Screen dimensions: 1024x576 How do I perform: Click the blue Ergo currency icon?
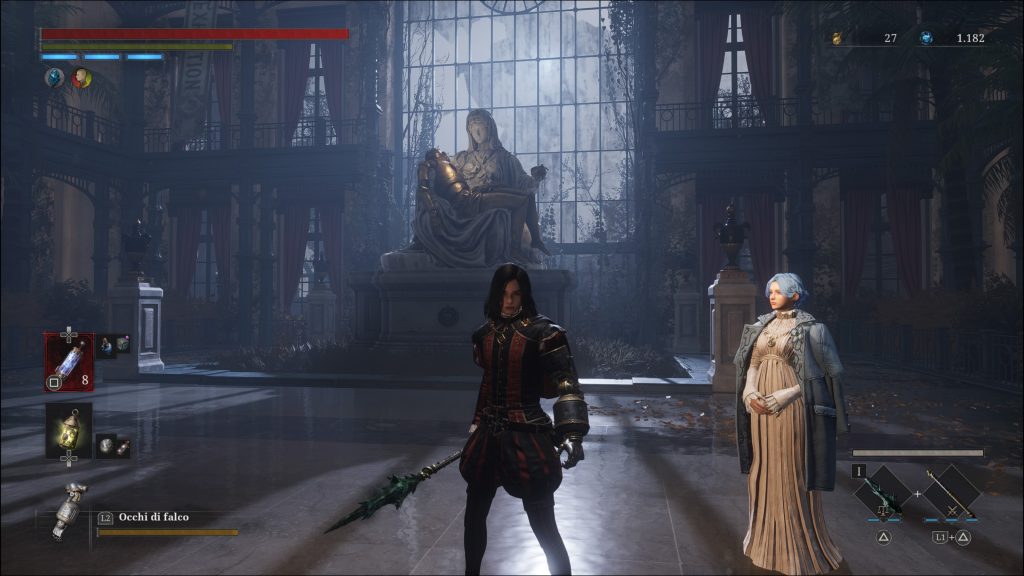pyautogui.click(x=927, y=38)
